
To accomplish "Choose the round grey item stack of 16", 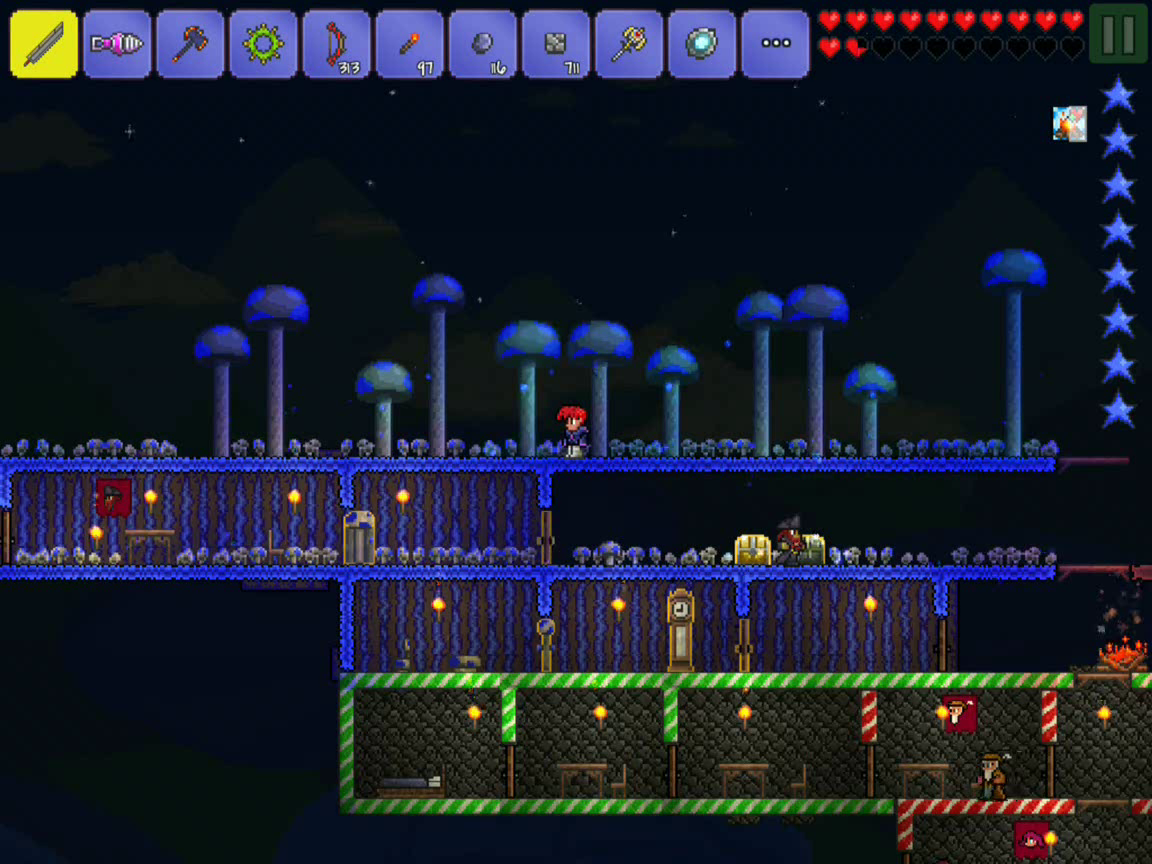I will (483, 44).
